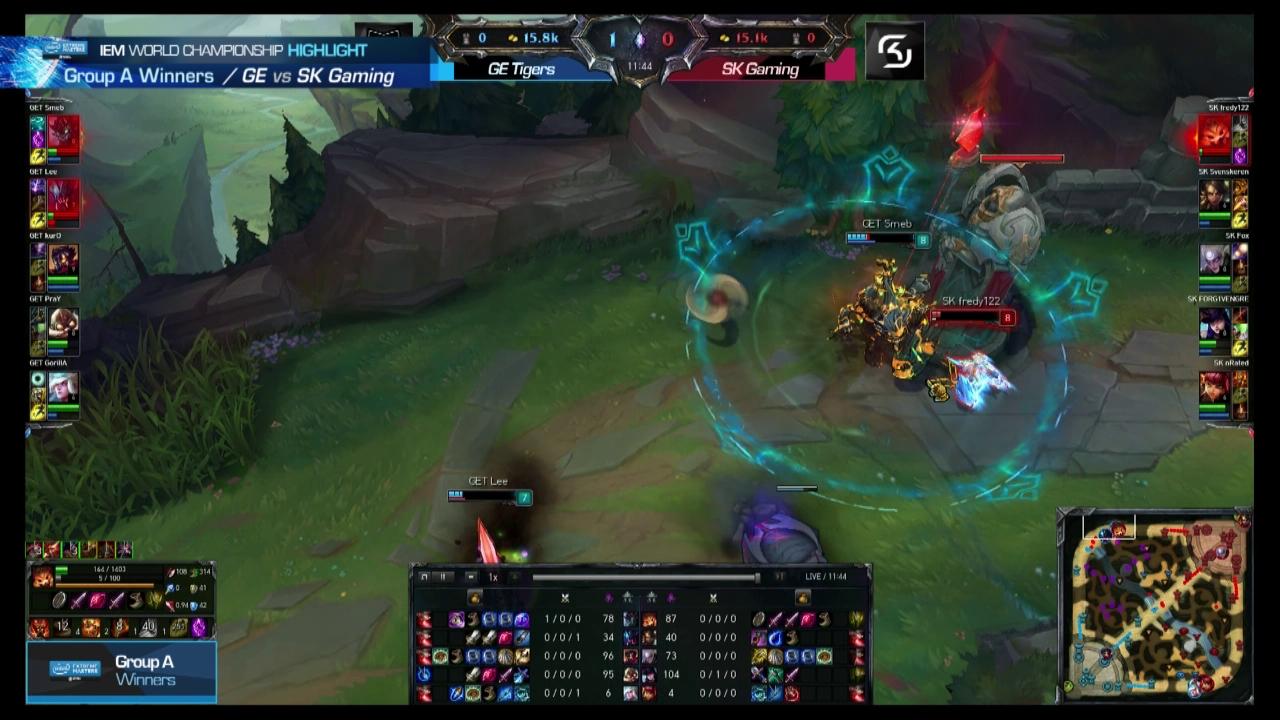Jump to live using the skip-forward control

point(778,575)
